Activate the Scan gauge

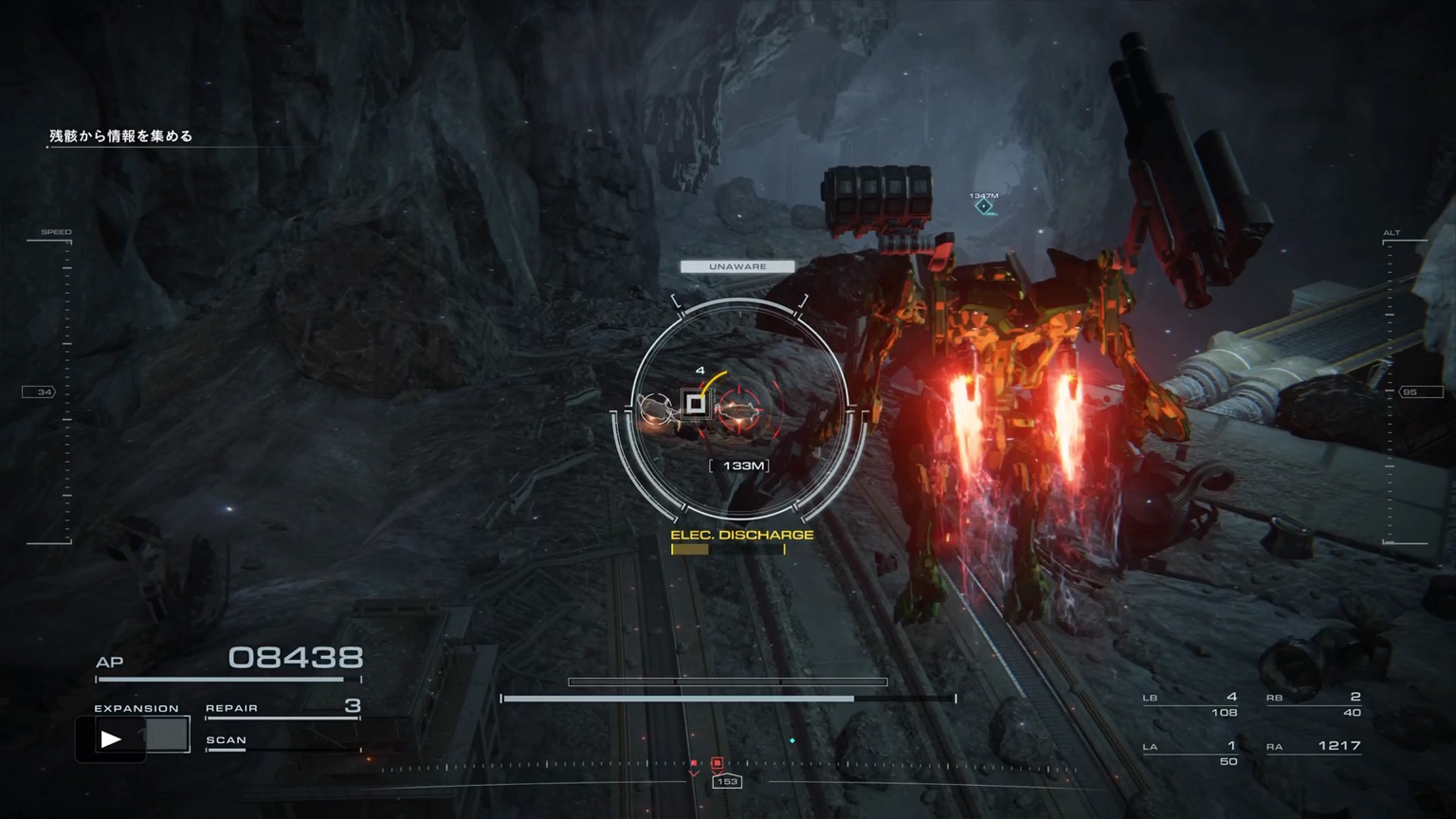click(282, 742)
